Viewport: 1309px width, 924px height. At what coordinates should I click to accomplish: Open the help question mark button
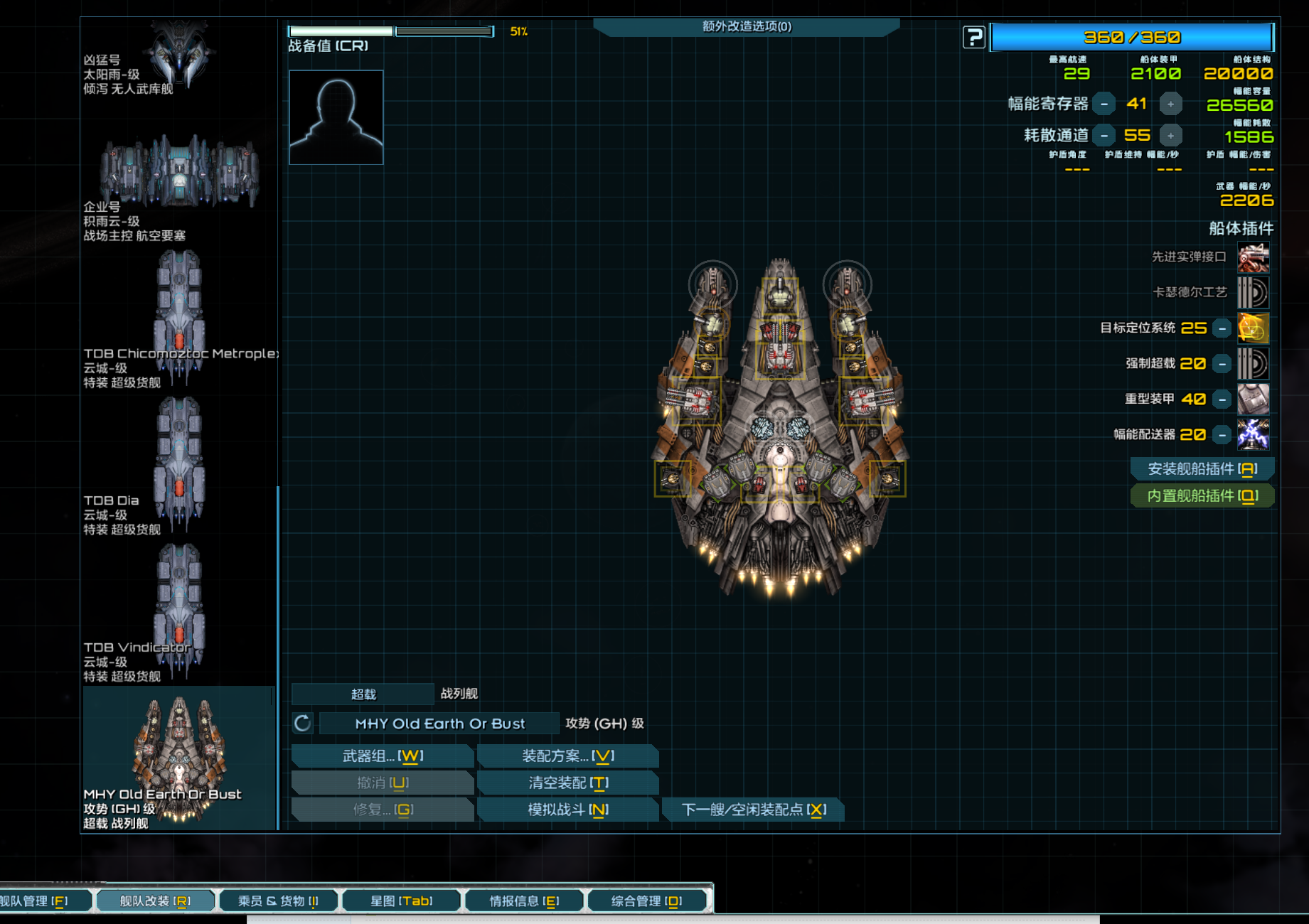pos(973,37)
